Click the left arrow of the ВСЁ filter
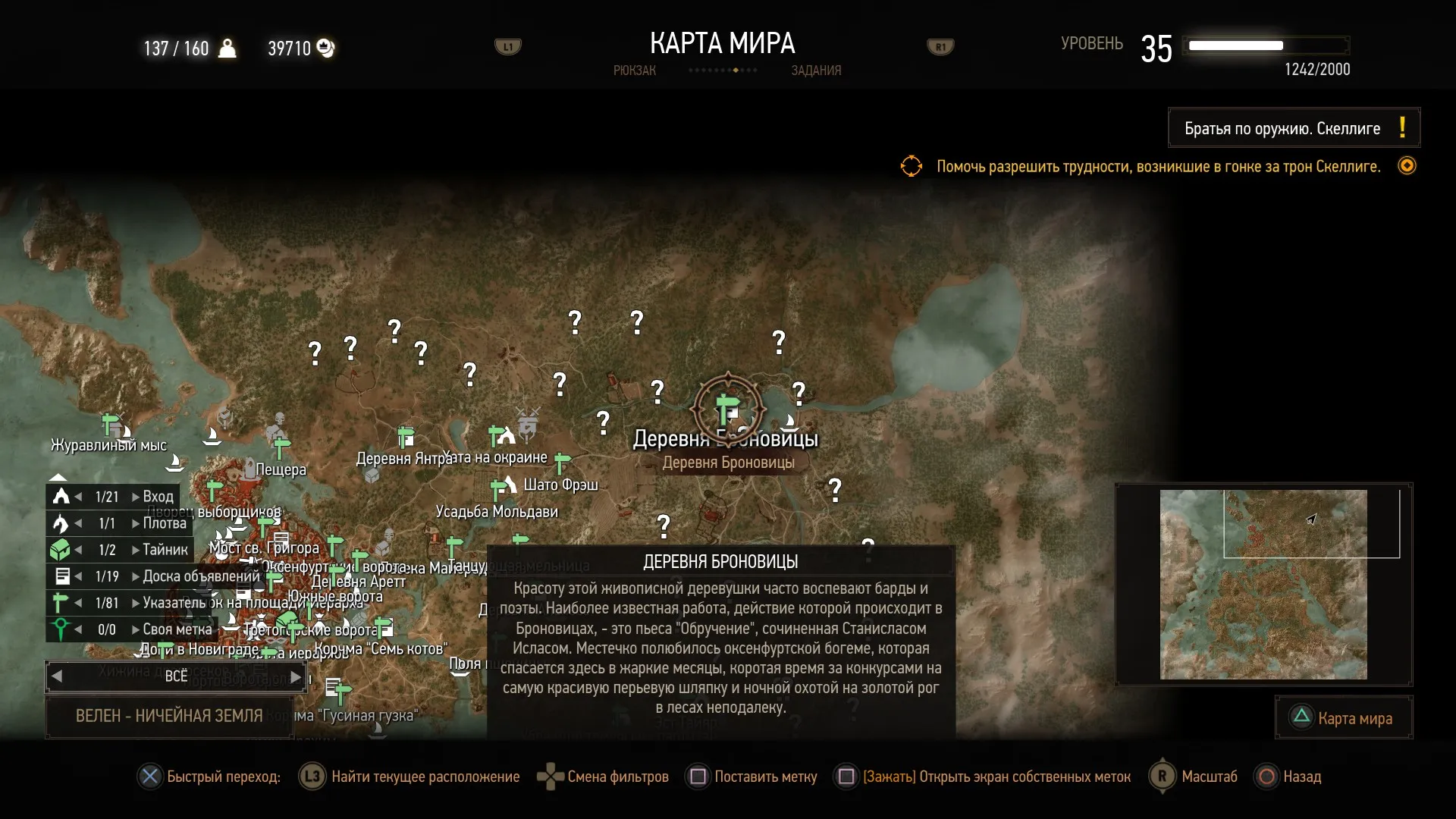1456x819 pixels. (57, 676)
